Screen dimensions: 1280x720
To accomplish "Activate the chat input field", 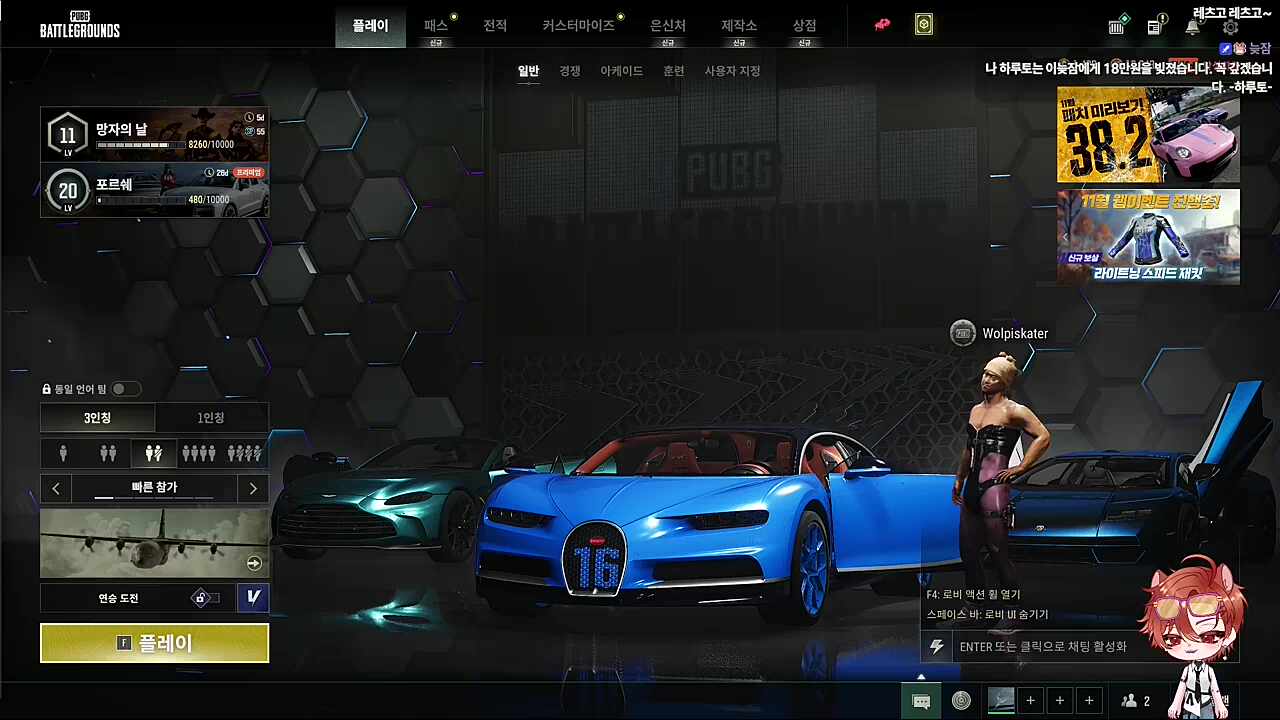I will click(1043, 647).
